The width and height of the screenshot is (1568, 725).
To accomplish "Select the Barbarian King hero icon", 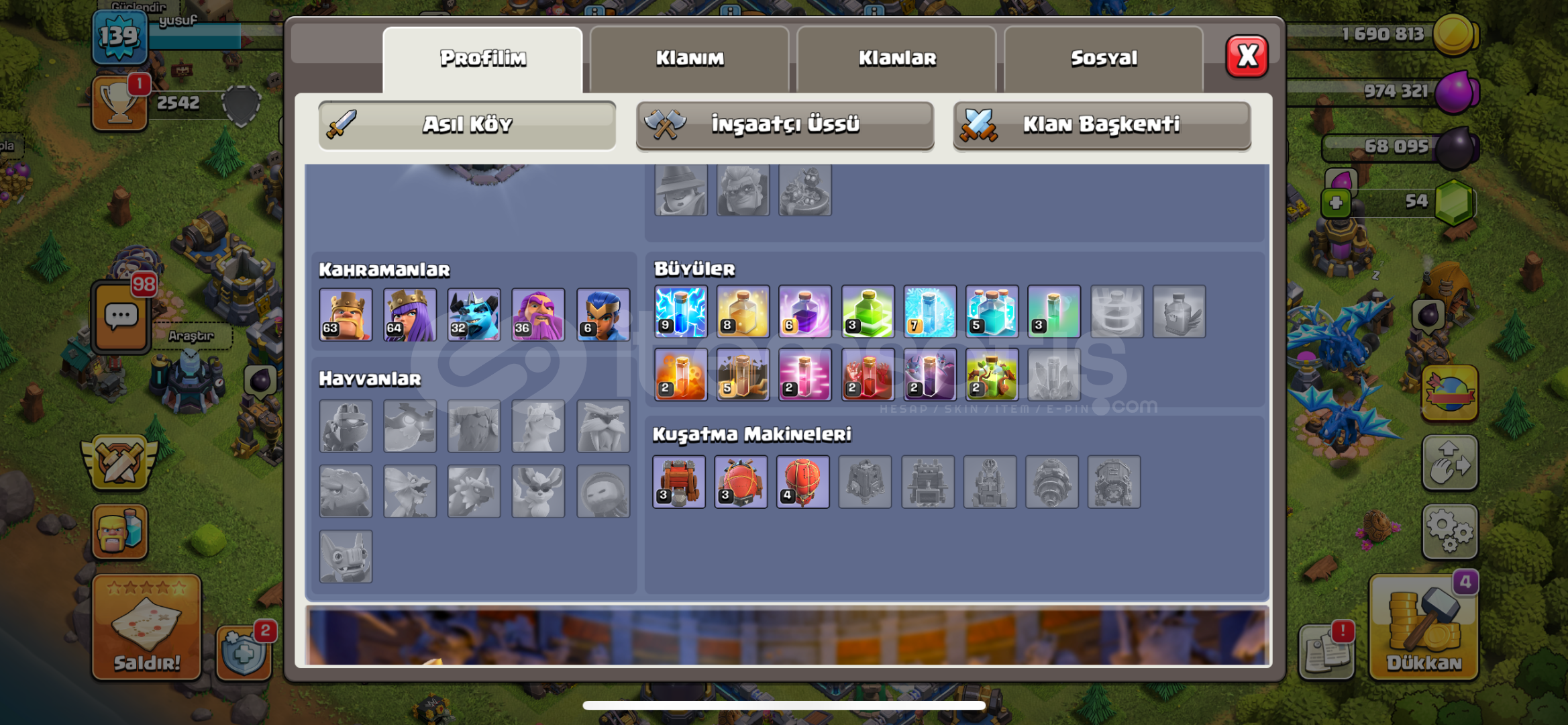I will click(x=346, y=313).
